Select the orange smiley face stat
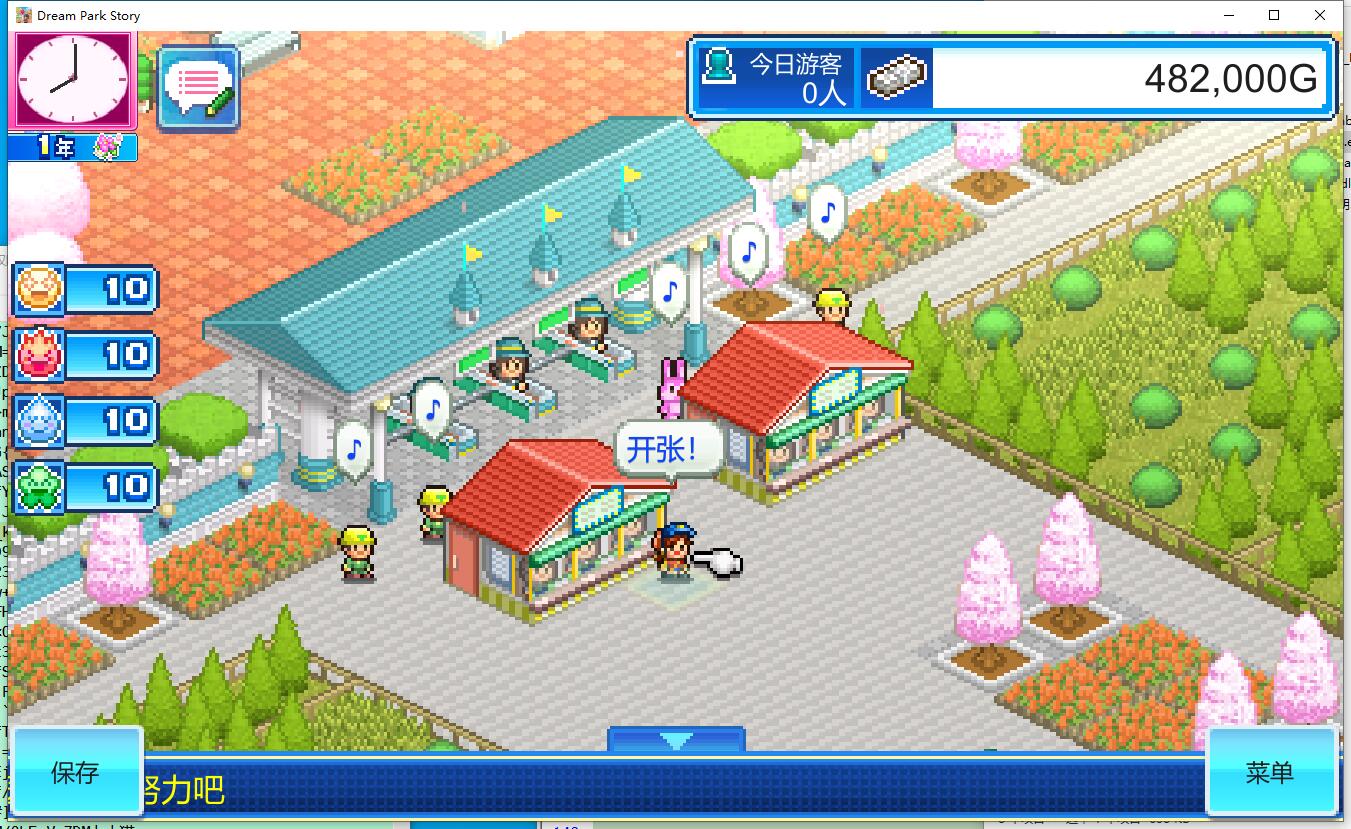Image resolution: width=1351 pixels, height=829 pixels. coord(40,290)
